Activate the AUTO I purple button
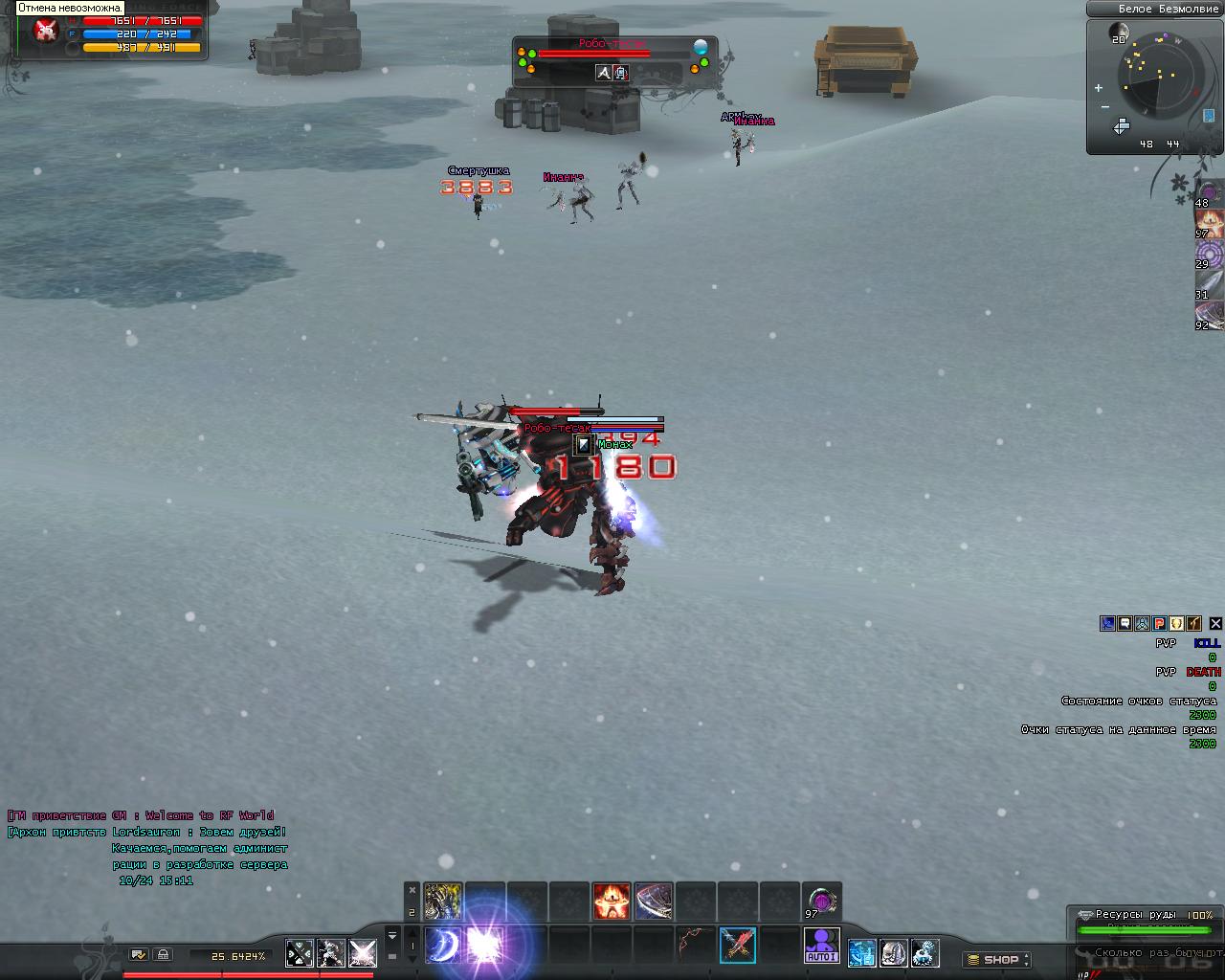The image size is (1225, 980). 822,946
